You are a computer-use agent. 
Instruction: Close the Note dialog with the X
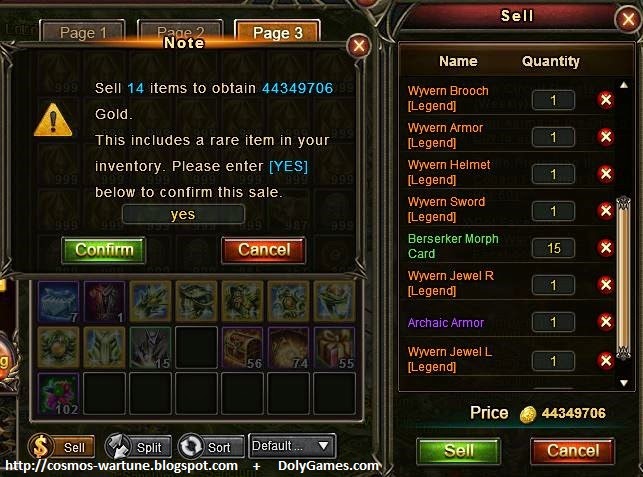pyautogui.click(x=358, y=46)
